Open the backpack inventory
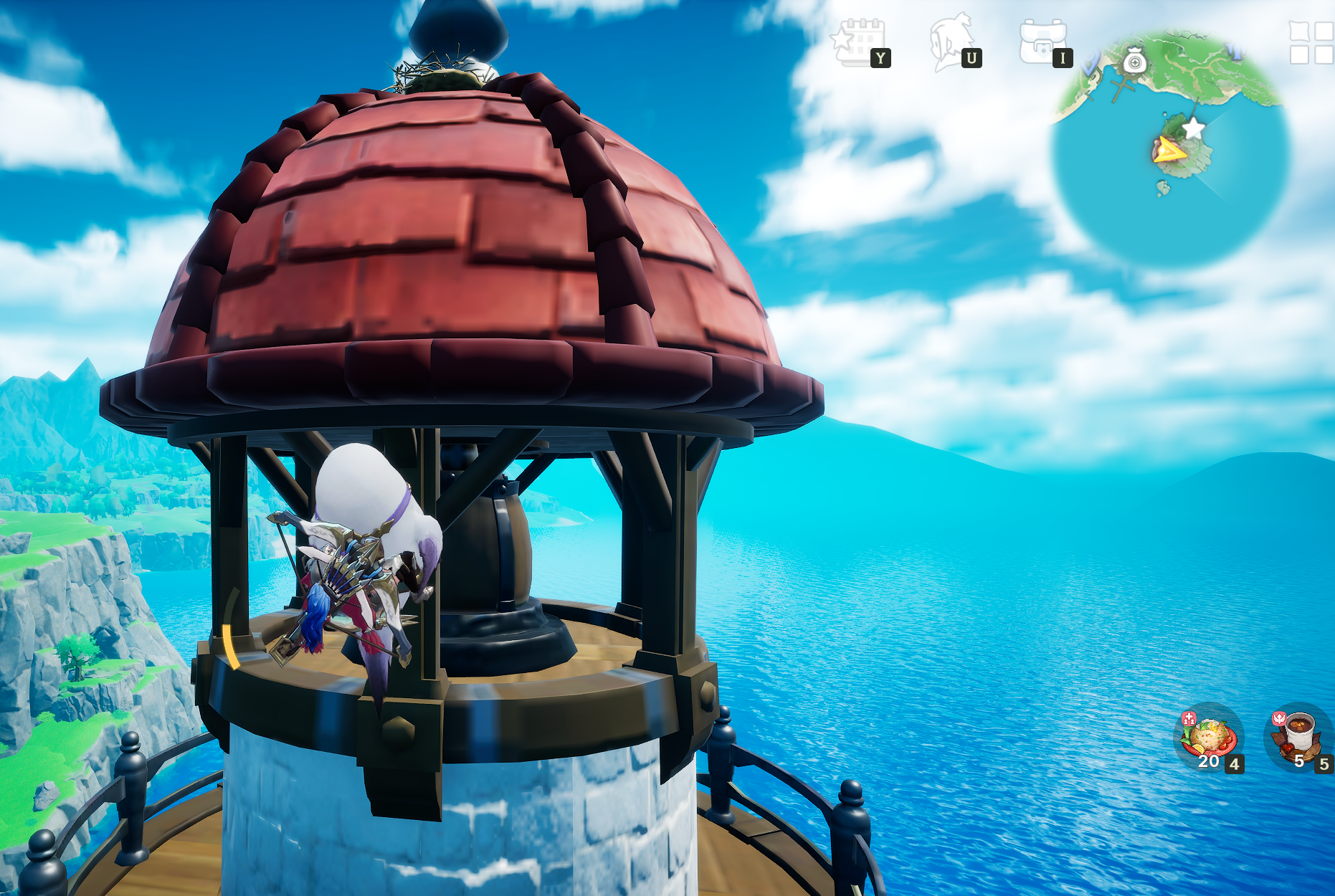 tap(1042, 42)
